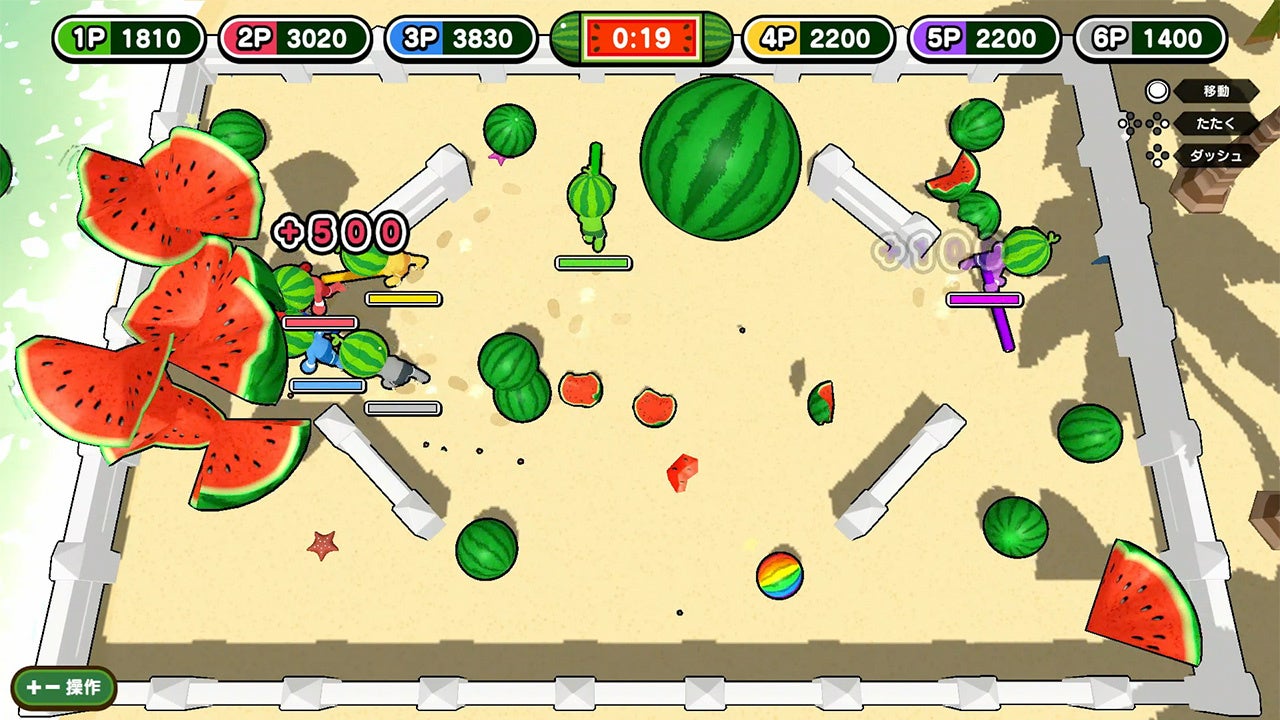Click the analog stick 移動 control icon
Image resolution: width=1280 pixels, height=720 pixels.
[x=1159, y=91]
